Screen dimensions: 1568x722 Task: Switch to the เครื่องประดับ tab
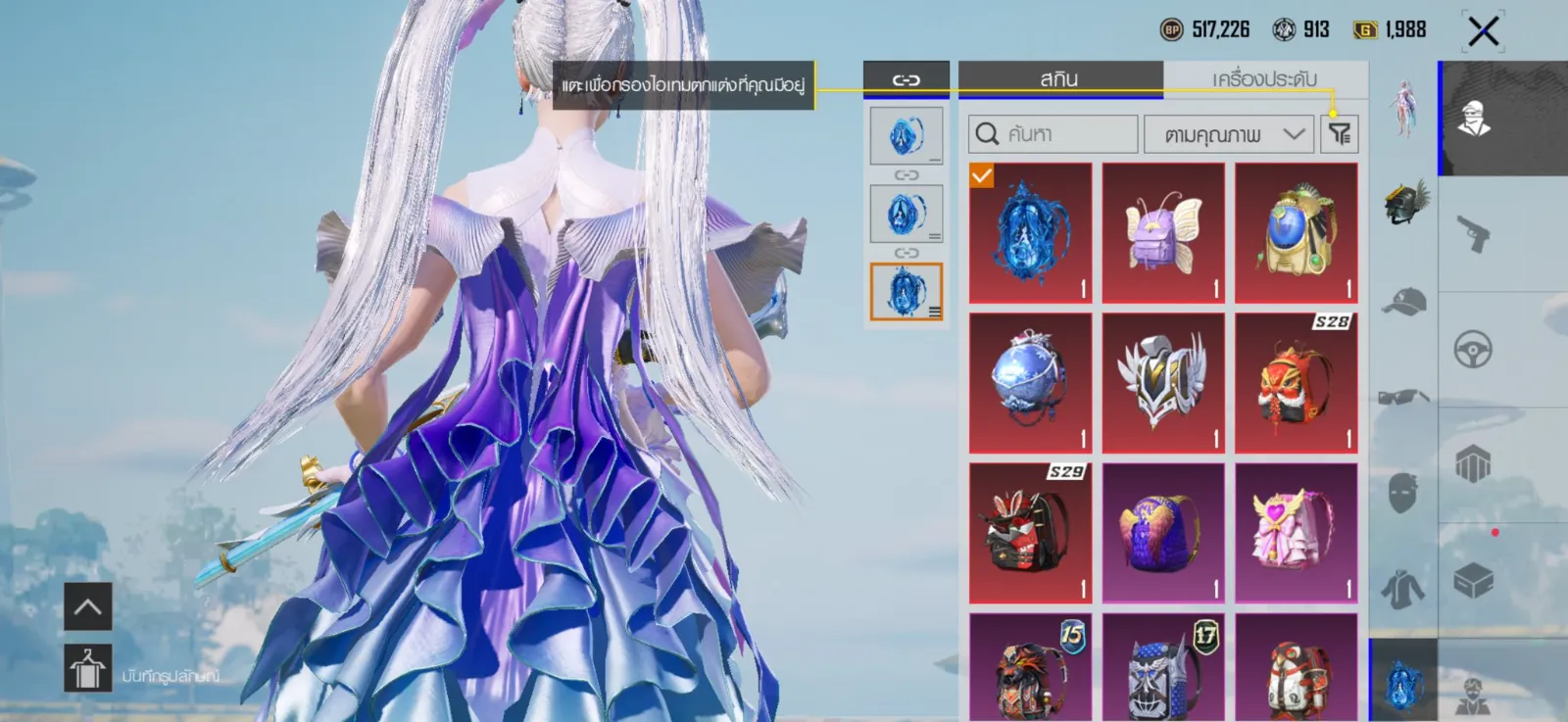coord(1264,79)
